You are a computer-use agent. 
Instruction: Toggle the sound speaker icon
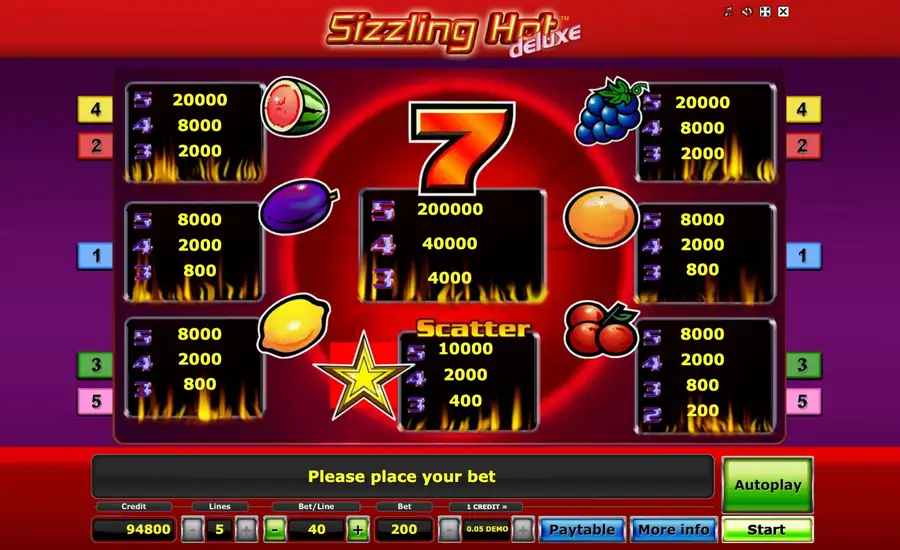[747, 12]
